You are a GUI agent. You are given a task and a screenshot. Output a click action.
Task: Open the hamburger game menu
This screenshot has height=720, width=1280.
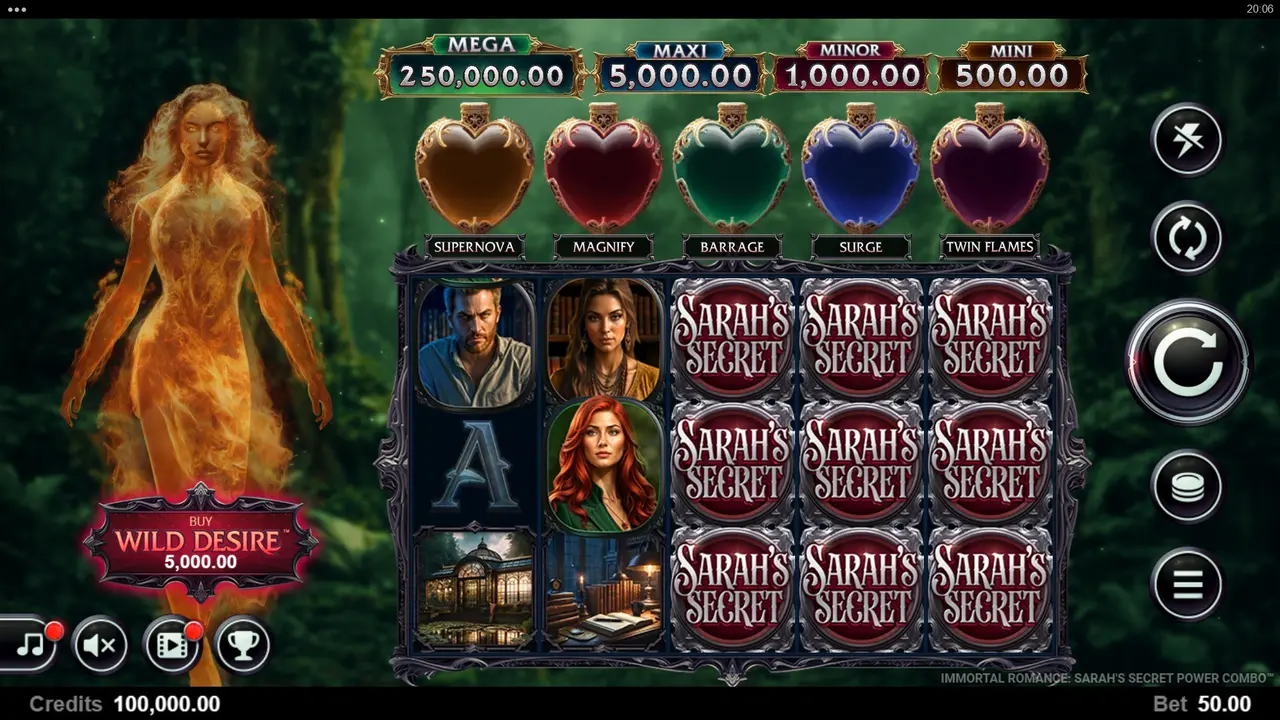click(x=1186, y=584)
